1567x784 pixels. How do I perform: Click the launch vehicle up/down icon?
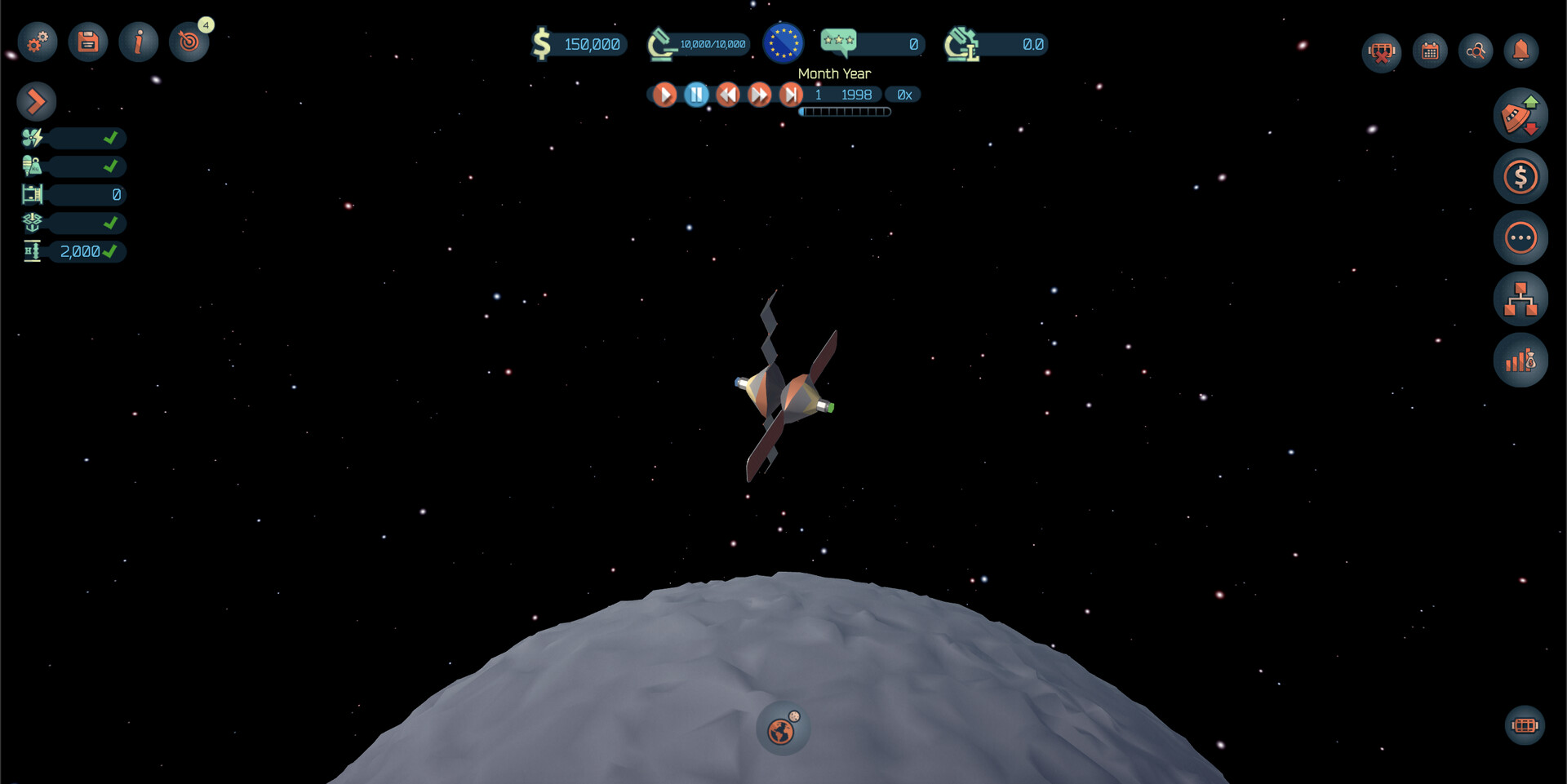tap(1520, 115)
